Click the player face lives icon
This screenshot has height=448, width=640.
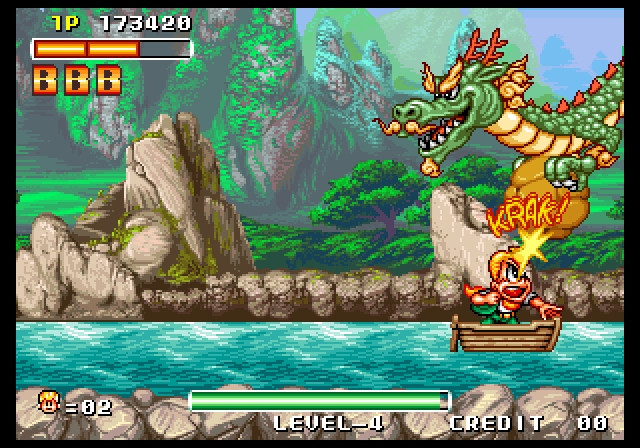(49, 402)
